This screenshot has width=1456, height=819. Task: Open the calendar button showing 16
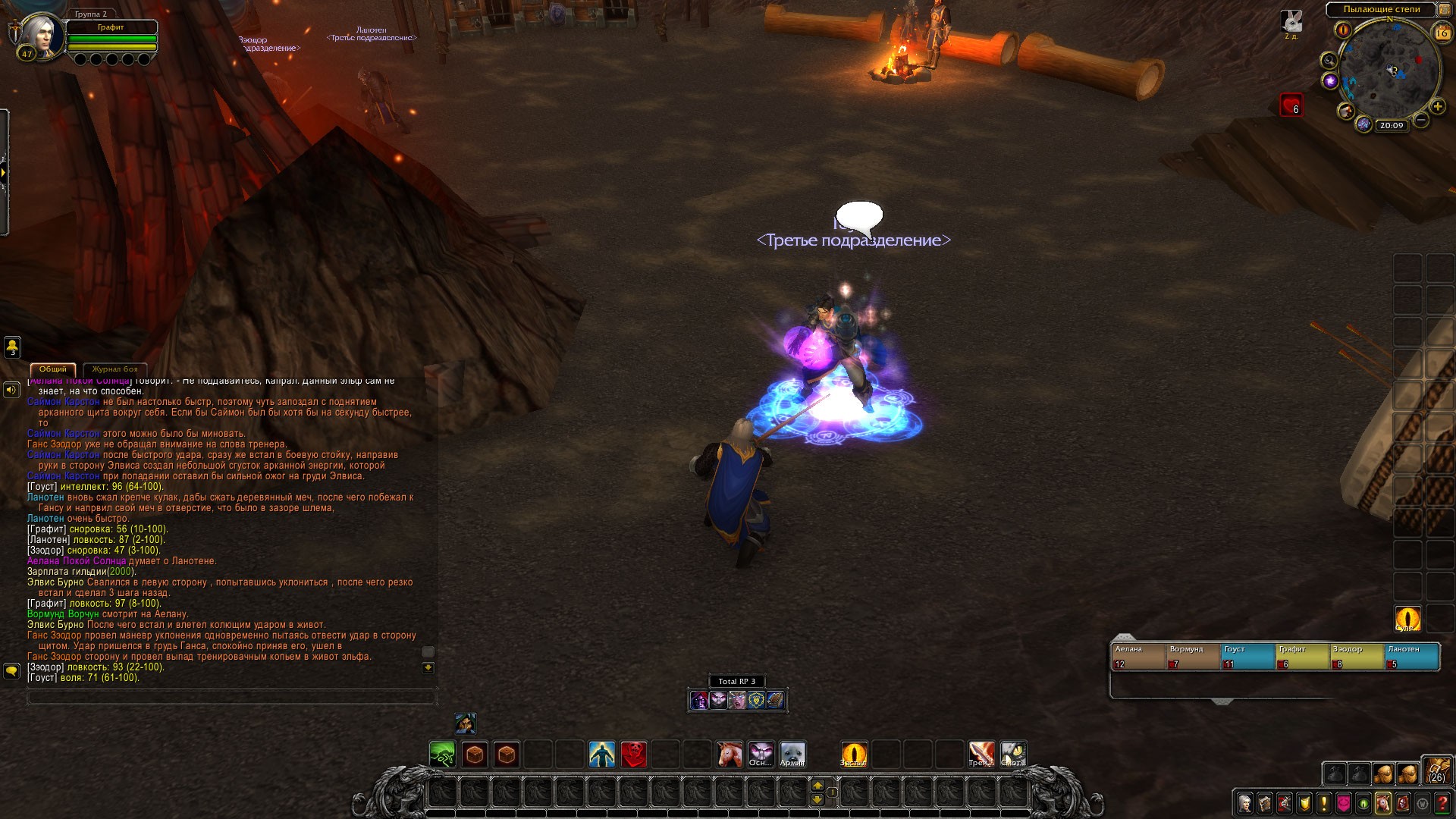click(x=1442, y=33)
